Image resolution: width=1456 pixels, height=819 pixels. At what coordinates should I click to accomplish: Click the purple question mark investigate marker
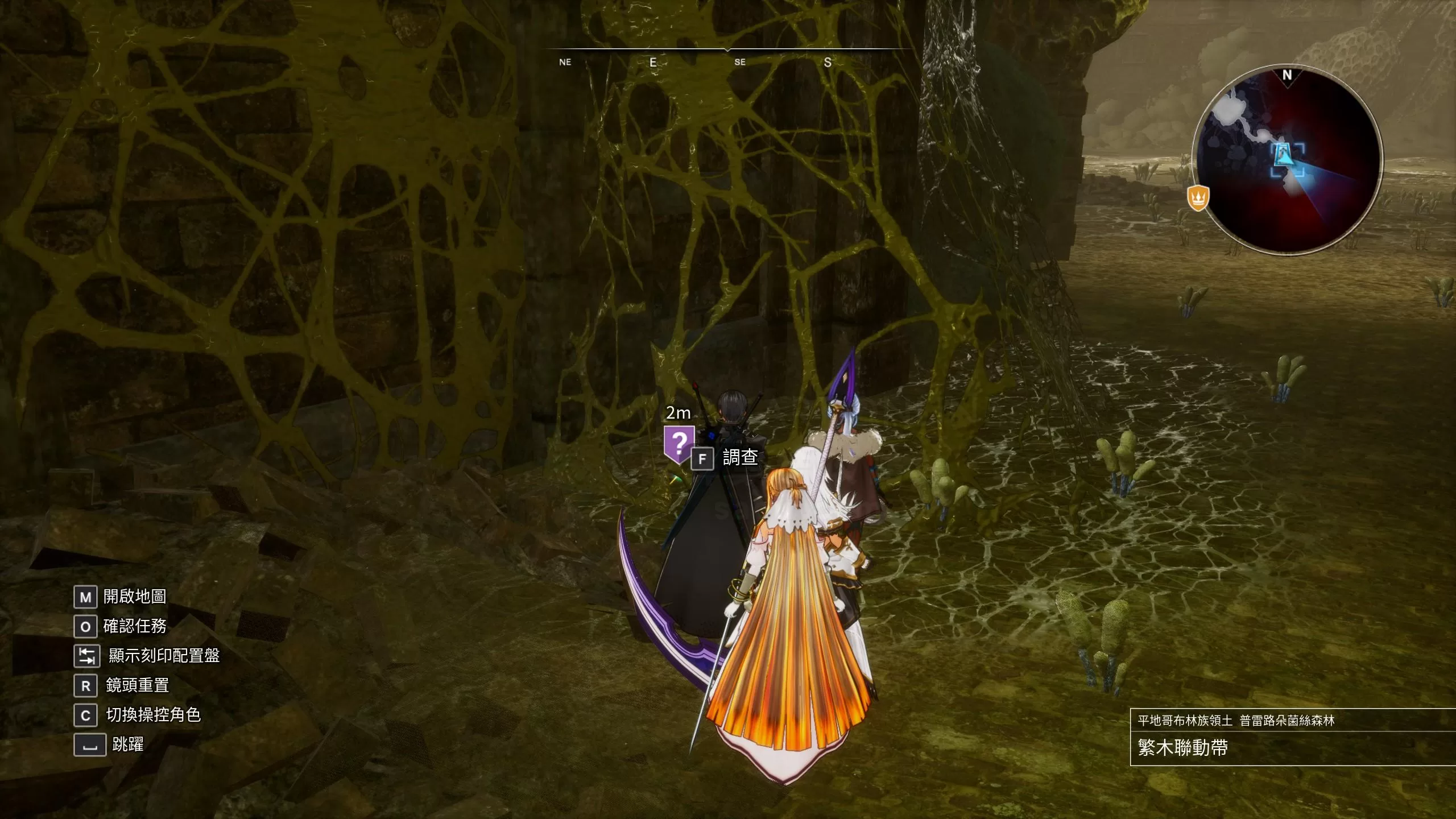679,443
